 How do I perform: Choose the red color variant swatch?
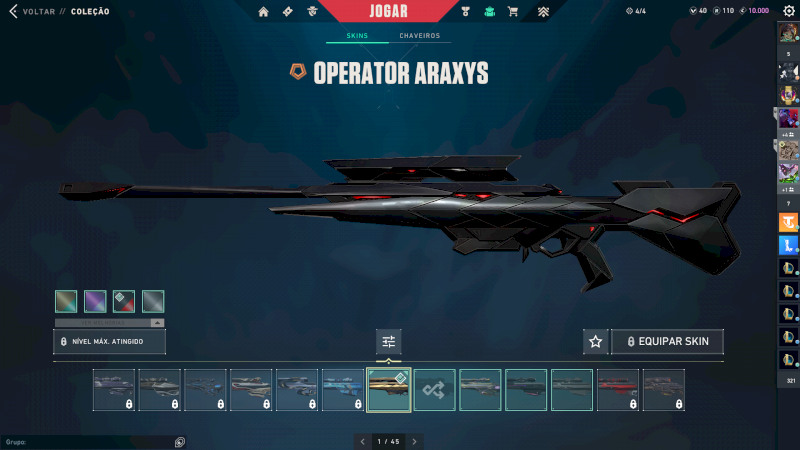pyautogui.click(x=124, y=301)
